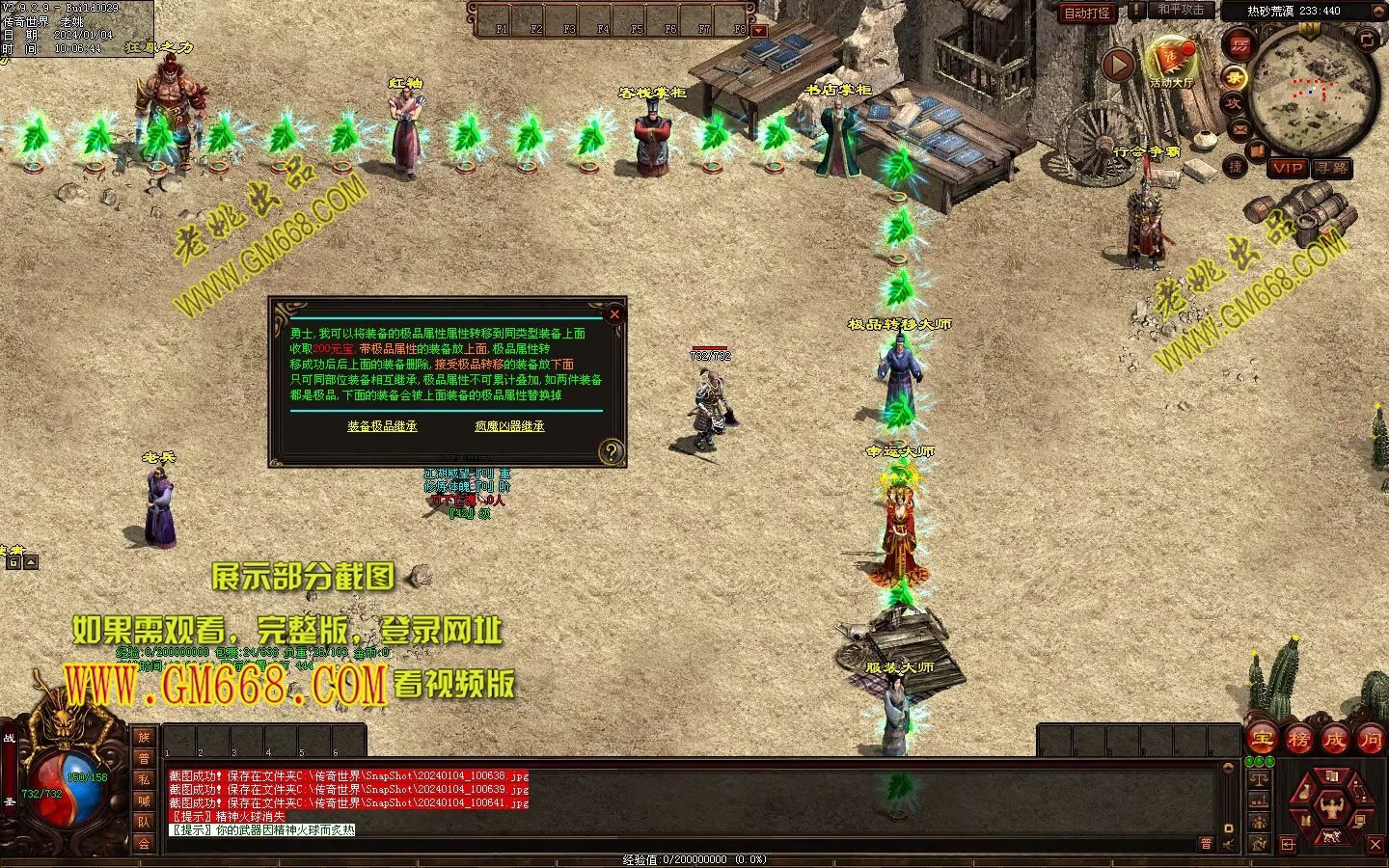Show the 榜 rankings button

1298,740
